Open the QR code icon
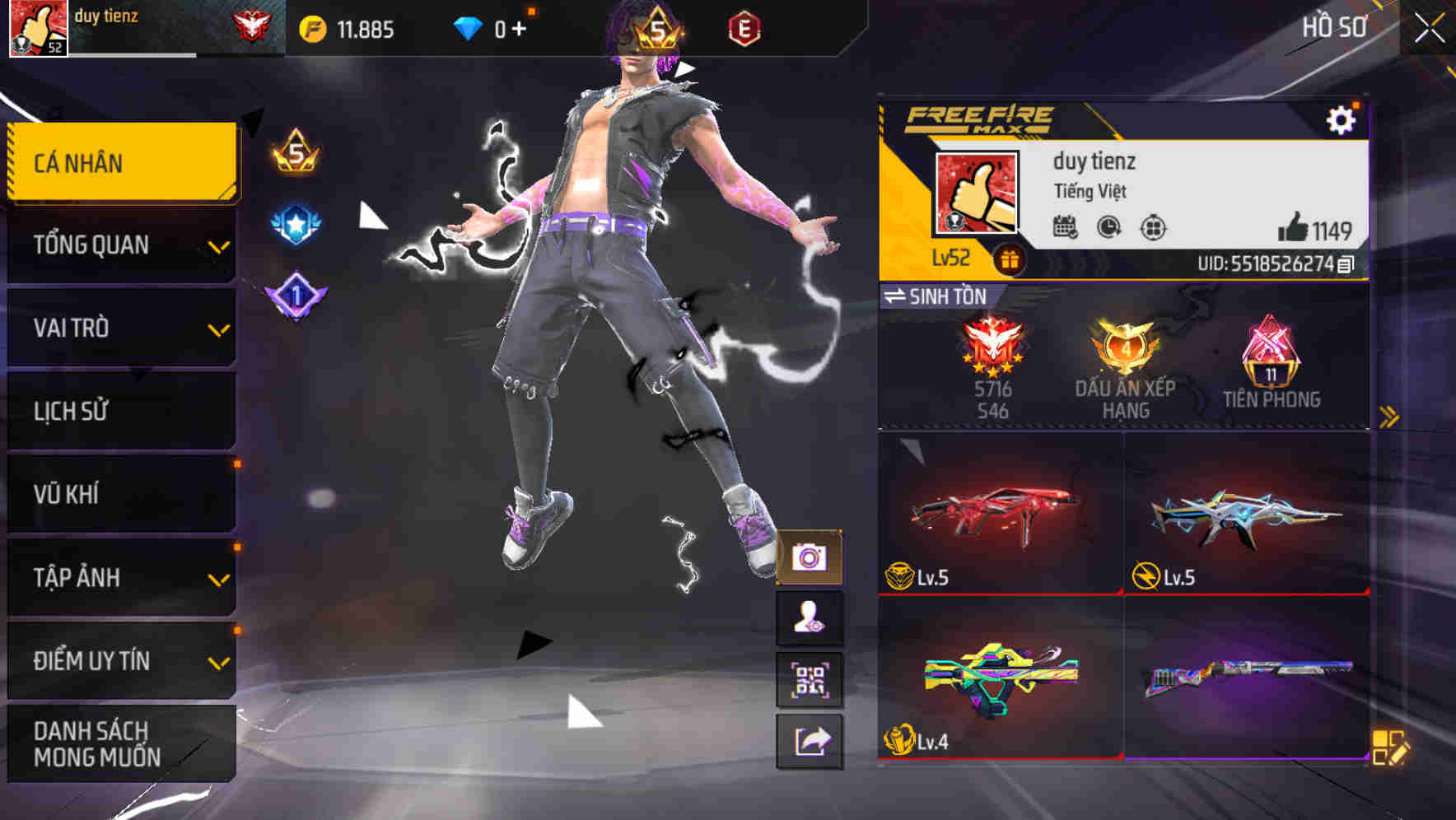 point(811,680)
